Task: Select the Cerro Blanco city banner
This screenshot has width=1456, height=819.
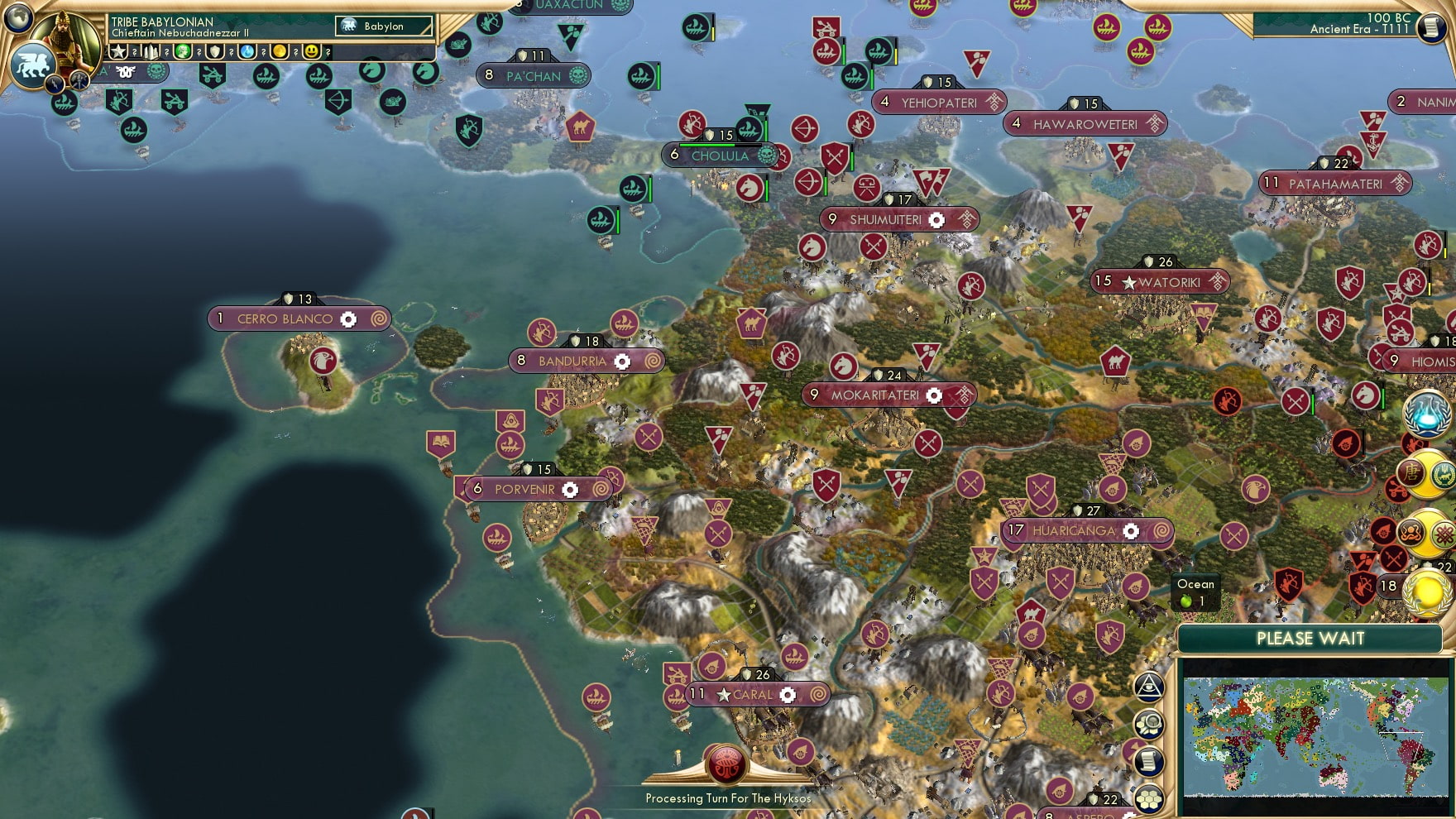Action: [x=285, y=318]
